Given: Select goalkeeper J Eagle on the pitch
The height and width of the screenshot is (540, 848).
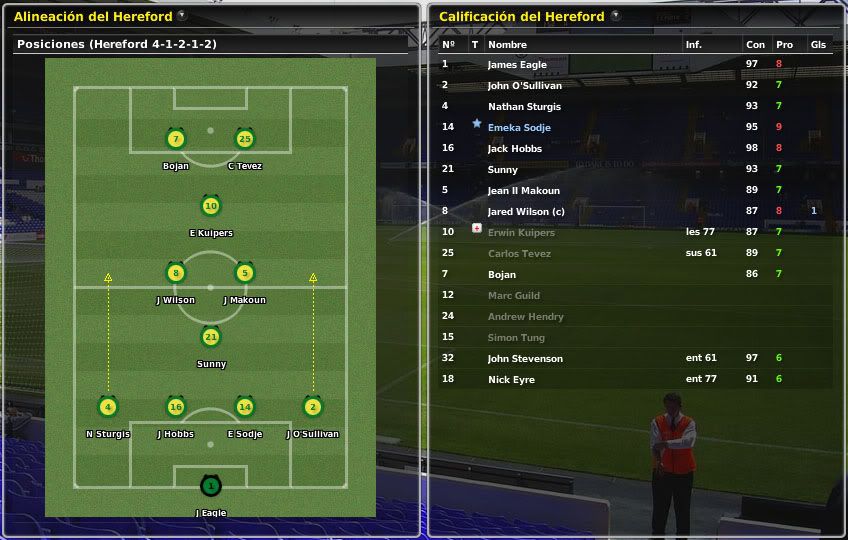Looking at the screenshot, I should (x=210, y=487).
